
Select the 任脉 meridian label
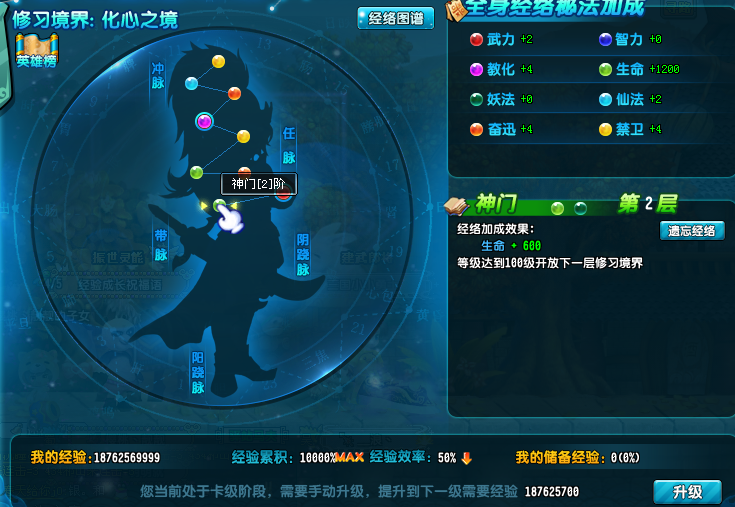[x=289, y=145]
